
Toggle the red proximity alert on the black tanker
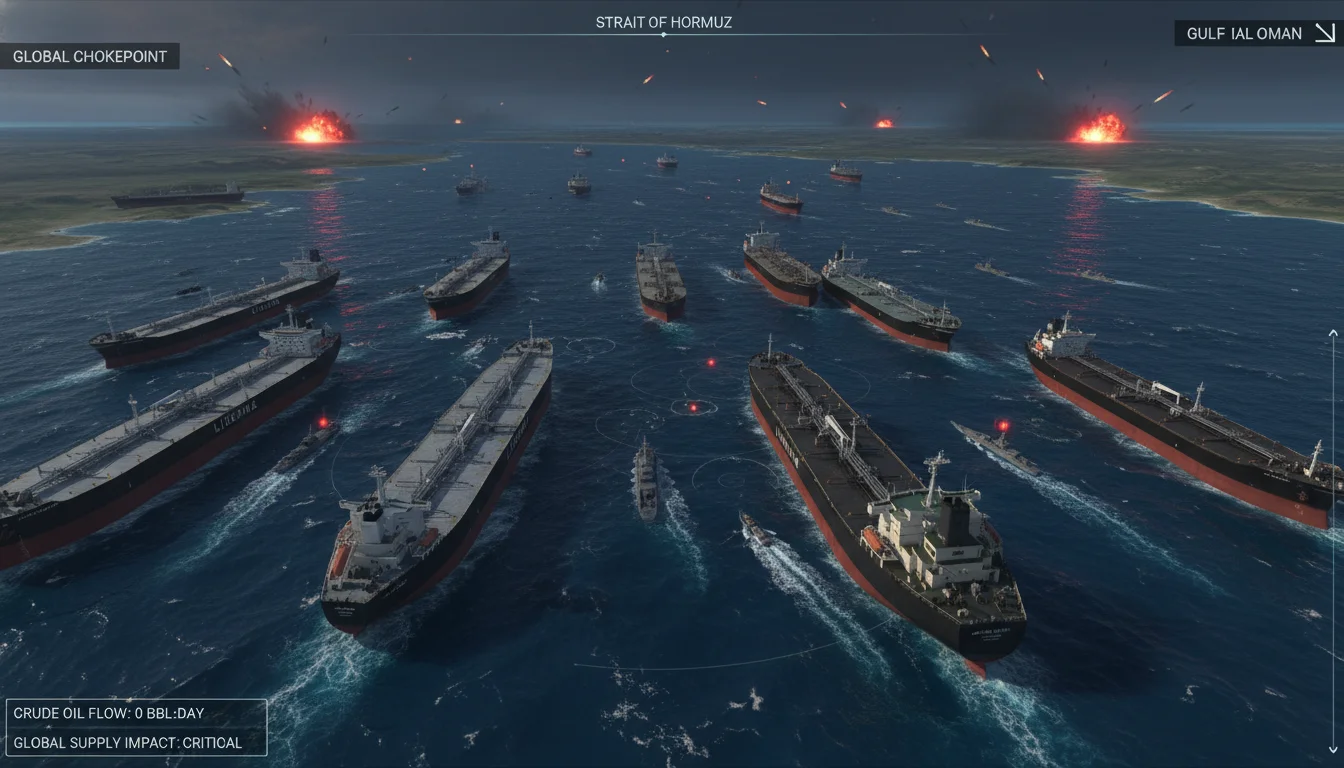[x=1003, y=424]
